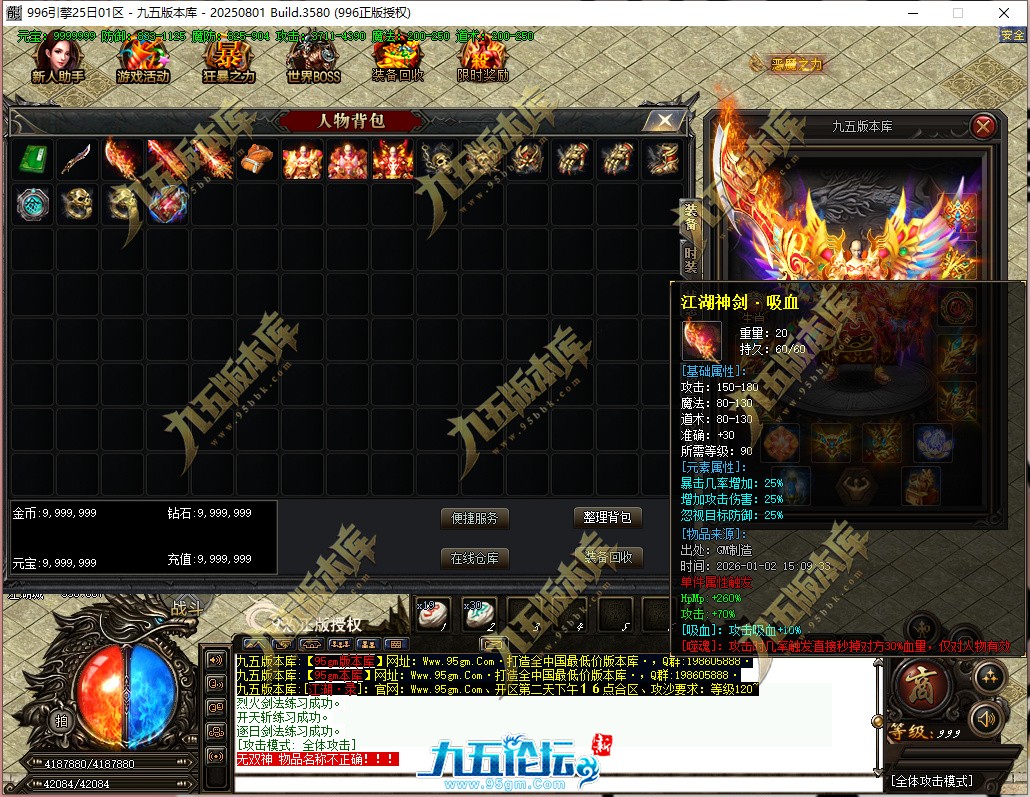Screen dimensions: 1030x797
Task: Minimize the game window
Action: (x=912, y=13)
